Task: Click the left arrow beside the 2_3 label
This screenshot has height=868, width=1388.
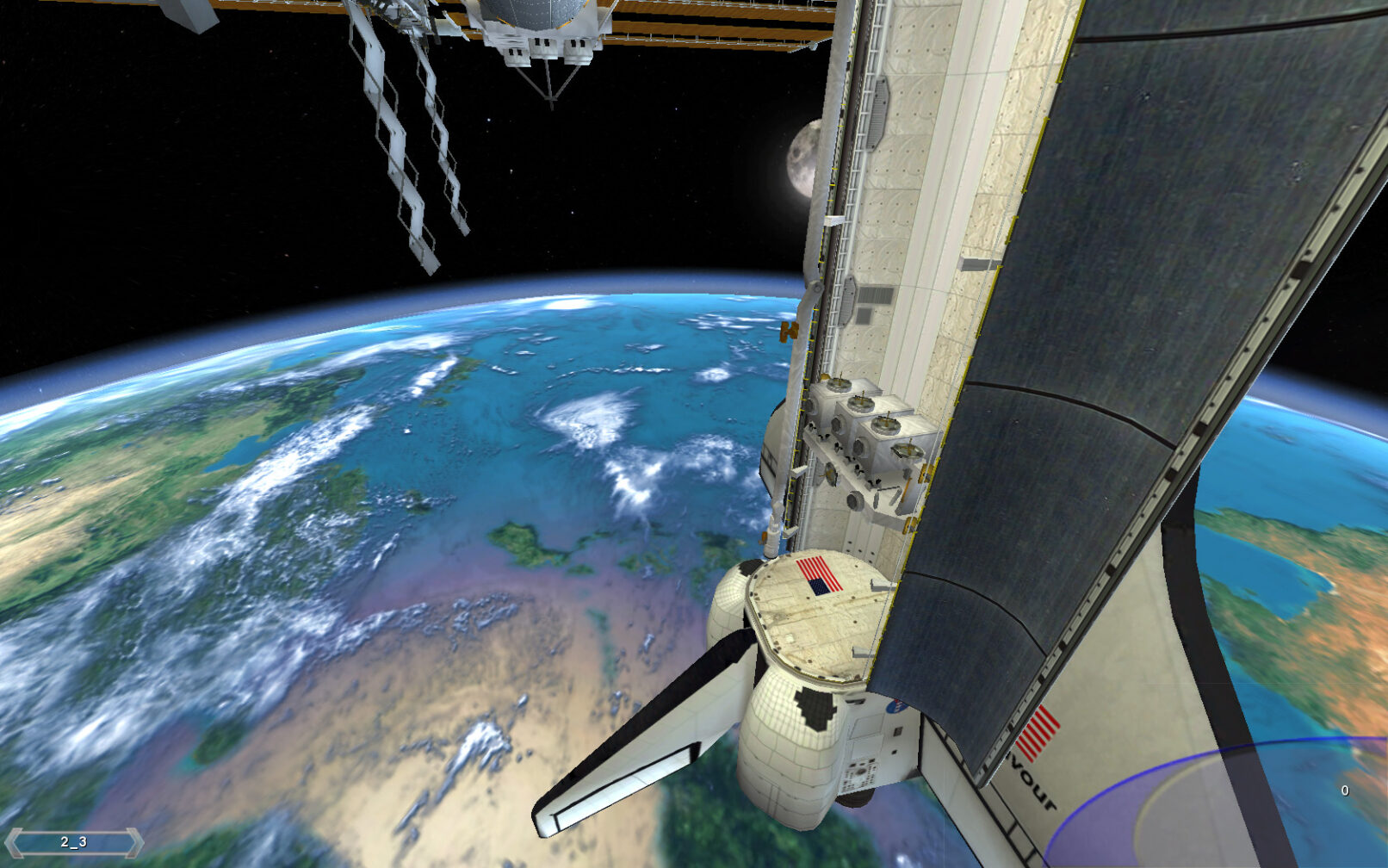Action: click(x=14, y=842)
